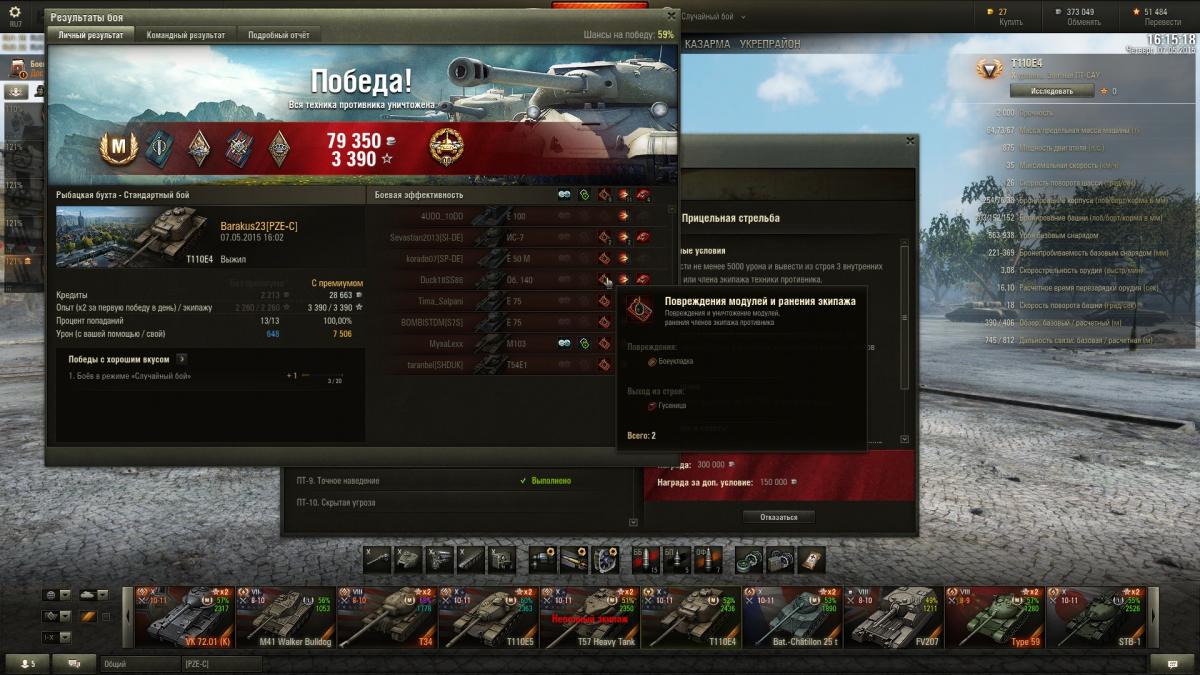Screen dimensions: 1200x675
Task: Close the battle results window
Action: point(672,16)
